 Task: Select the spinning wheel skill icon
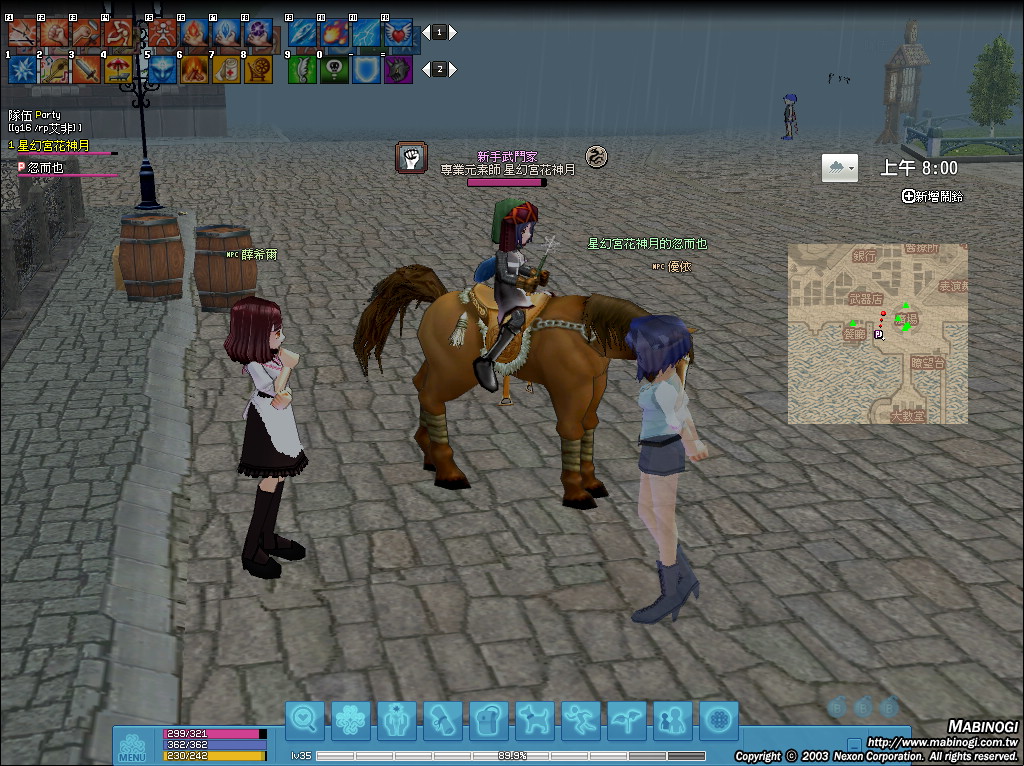tap(258, 69)
